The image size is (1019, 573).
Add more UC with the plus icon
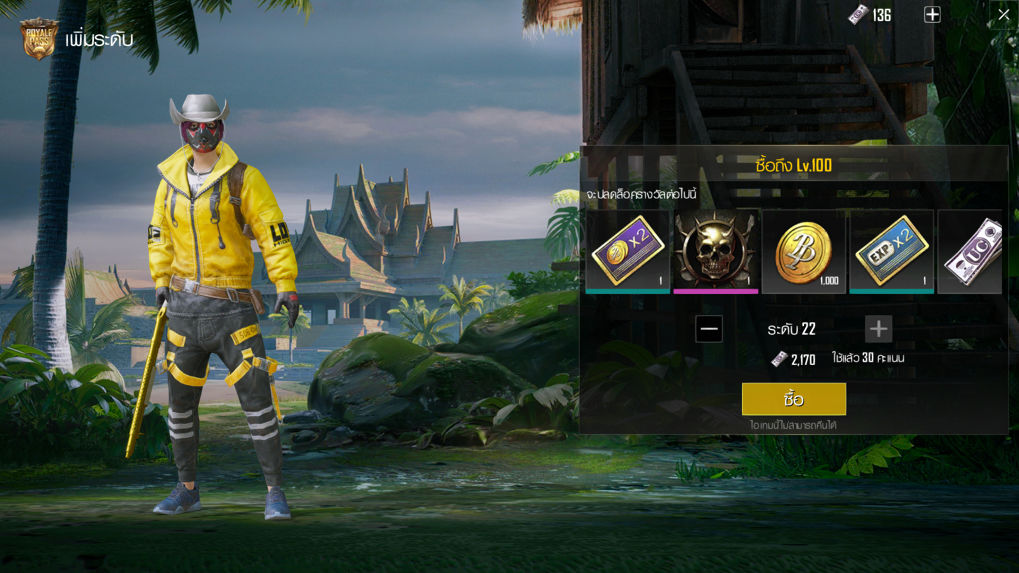pos(932,15)
